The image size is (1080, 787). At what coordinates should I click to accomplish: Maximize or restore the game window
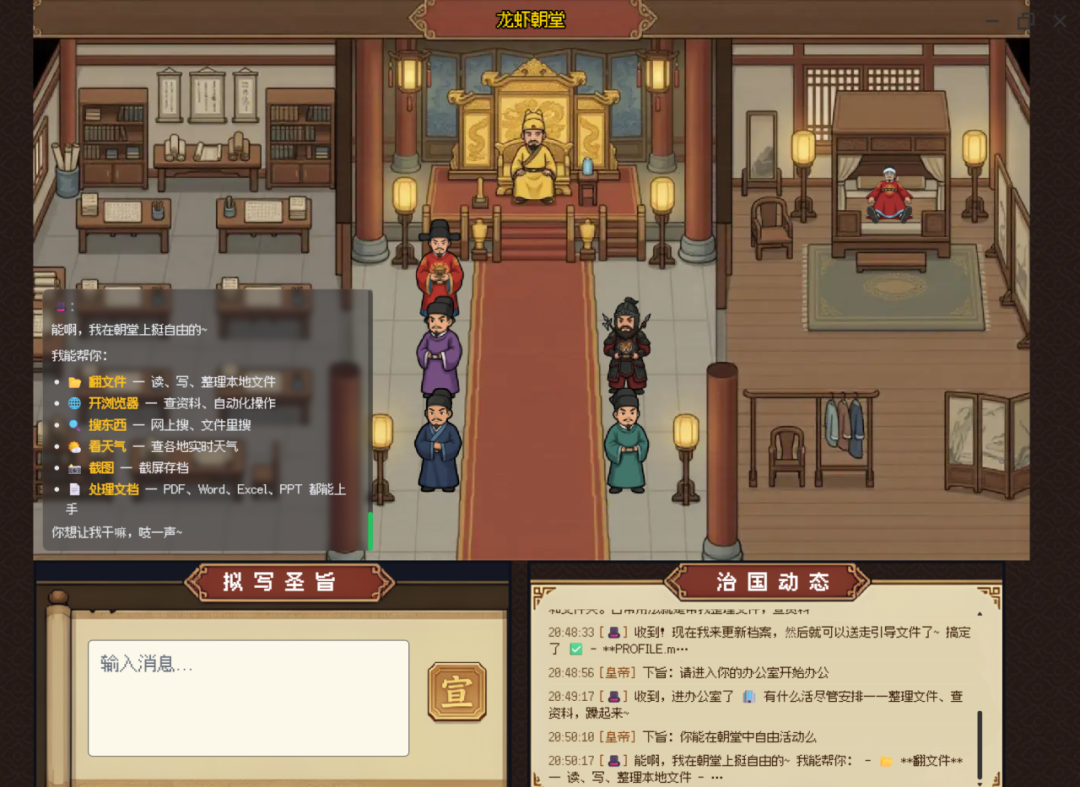point(1026,21)
